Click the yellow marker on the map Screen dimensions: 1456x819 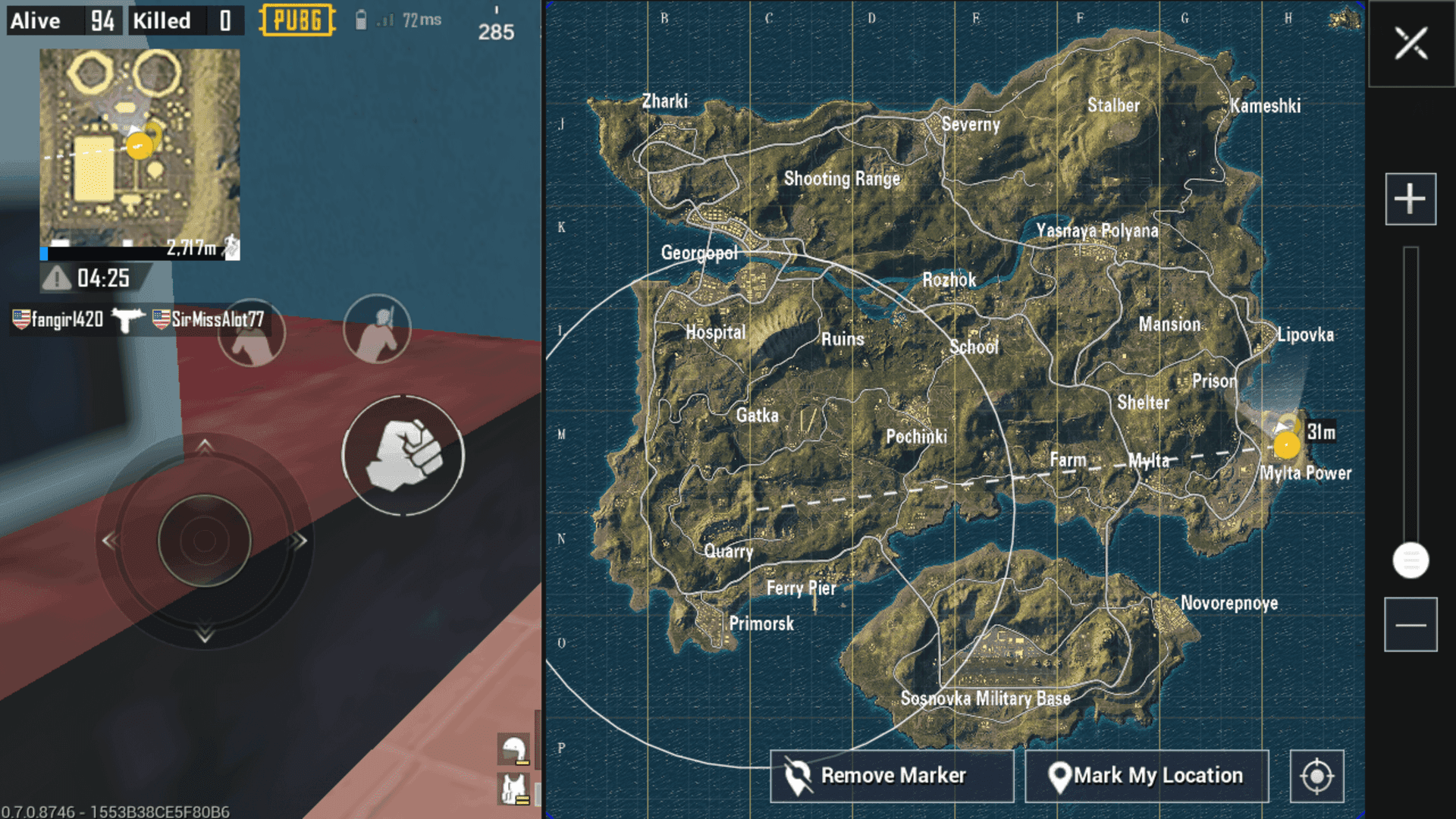[x=1287, y=445]
